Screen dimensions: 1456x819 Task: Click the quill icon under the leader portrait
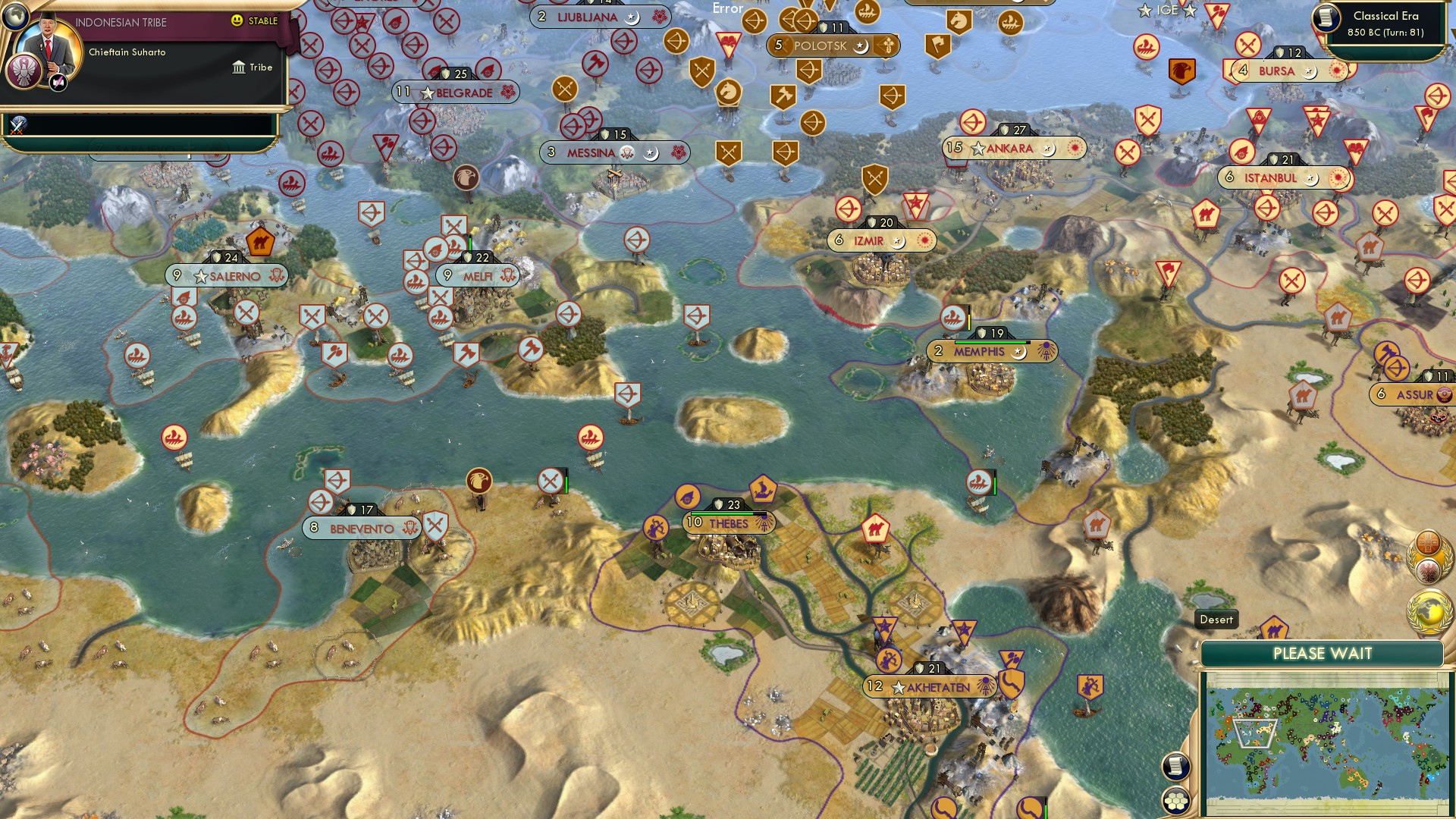click(x=56, y=83)
